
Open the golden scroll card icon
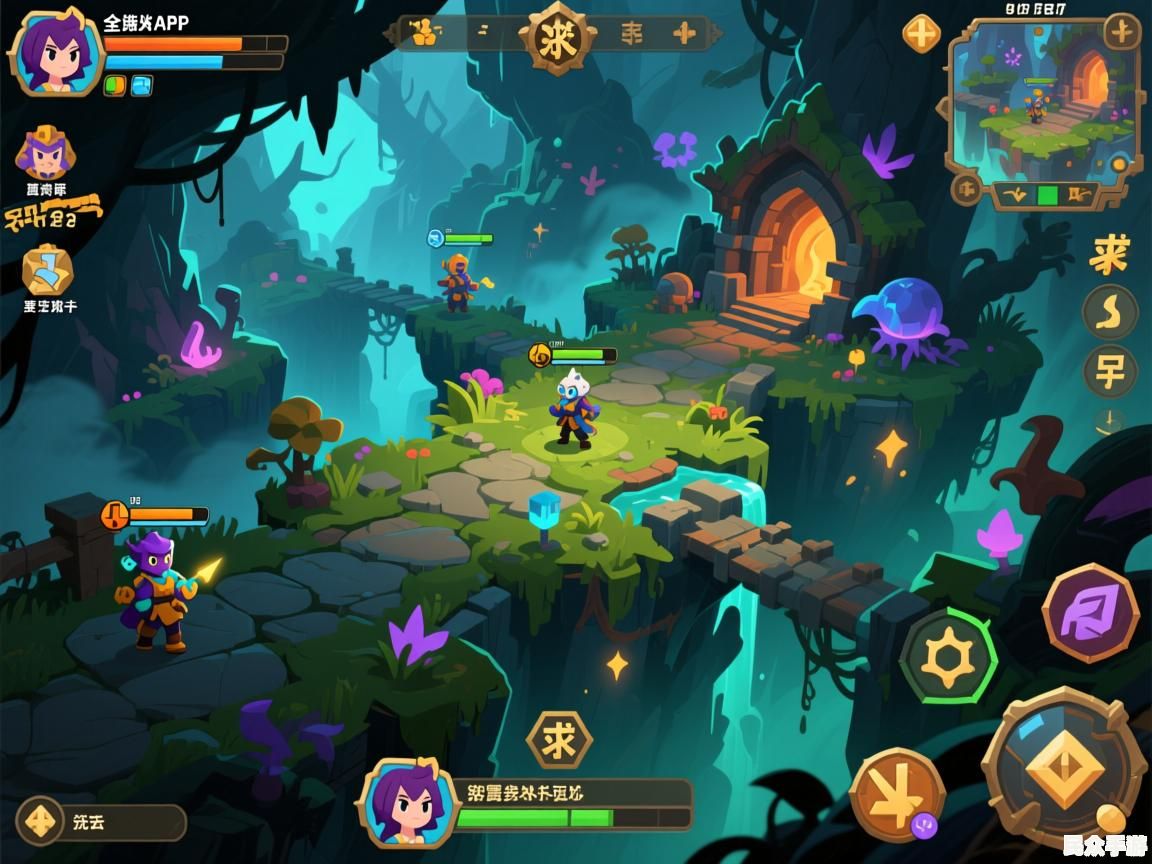click(48, 270)
